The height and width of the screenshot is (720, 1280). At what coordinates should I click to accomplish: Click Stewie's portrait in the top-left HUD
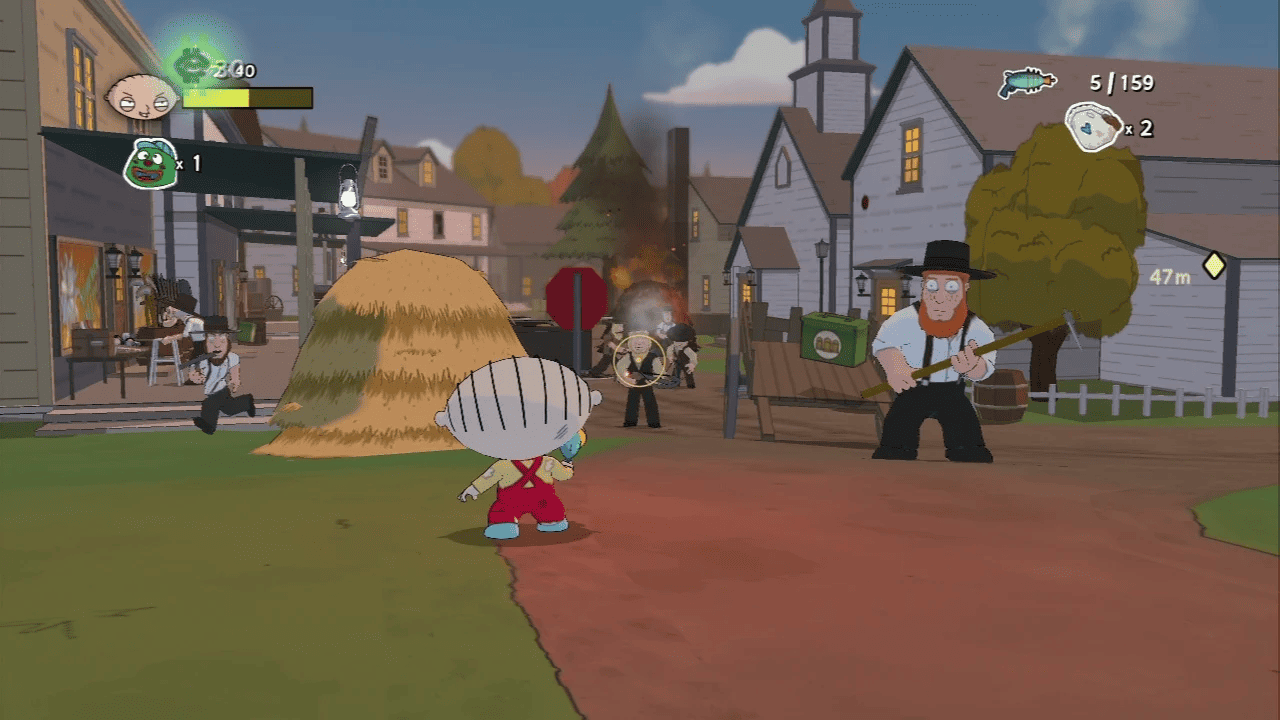coord(144,95)
